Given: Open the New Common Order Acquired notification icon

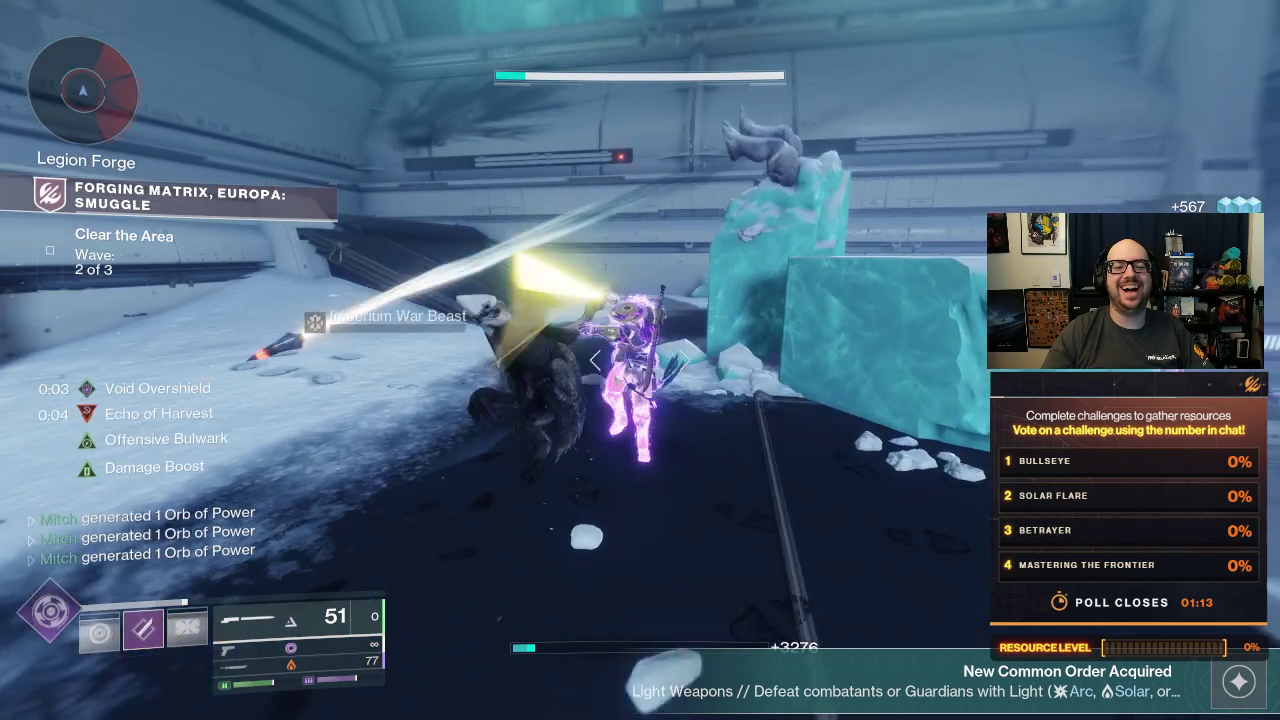Looking at the screenshot, I should (1238, 681).
